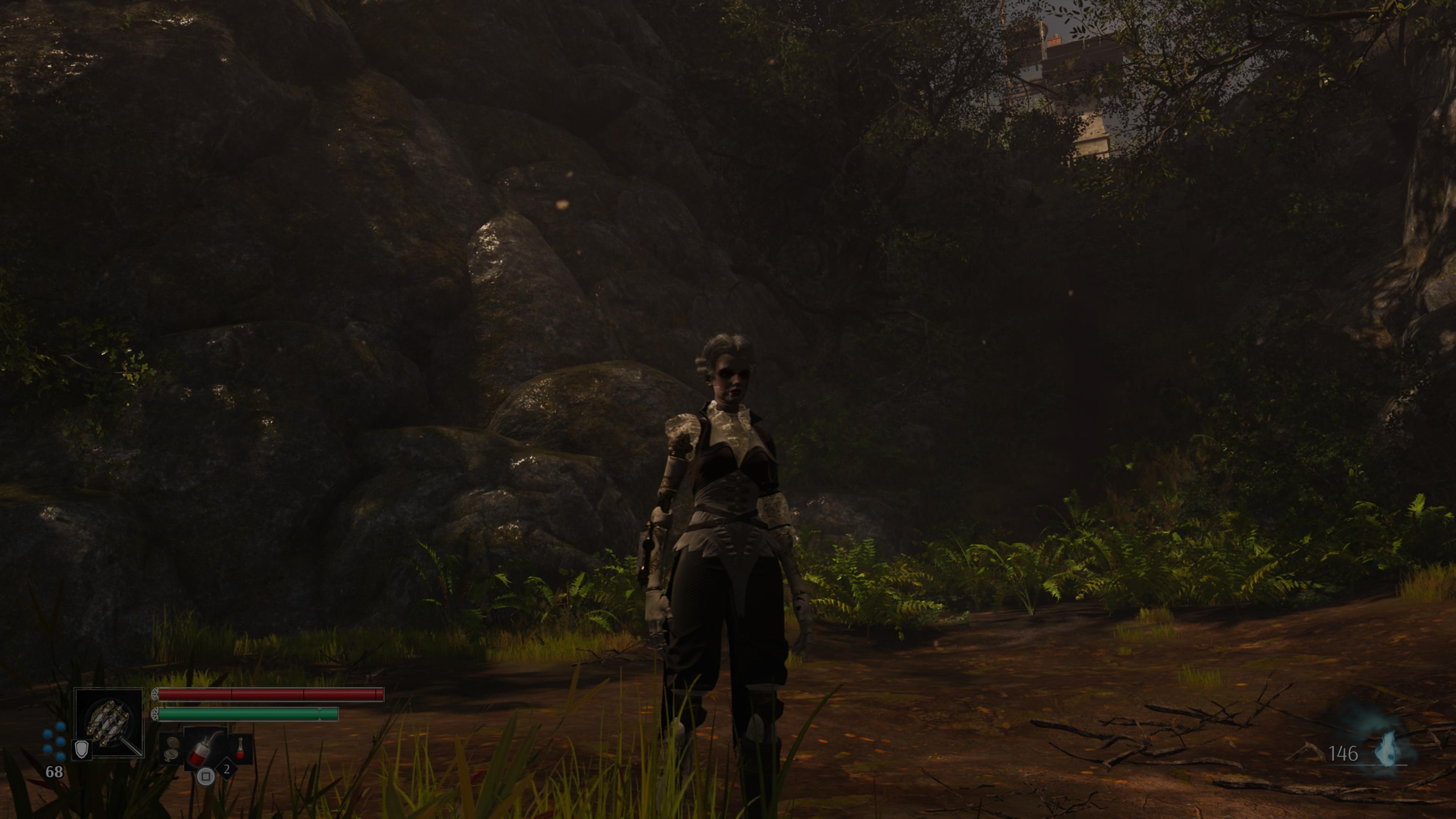Viewport: 1456px width, 819px height.
Task: Click the shield icon beside the weapon
Action: [x=82, y=750]
